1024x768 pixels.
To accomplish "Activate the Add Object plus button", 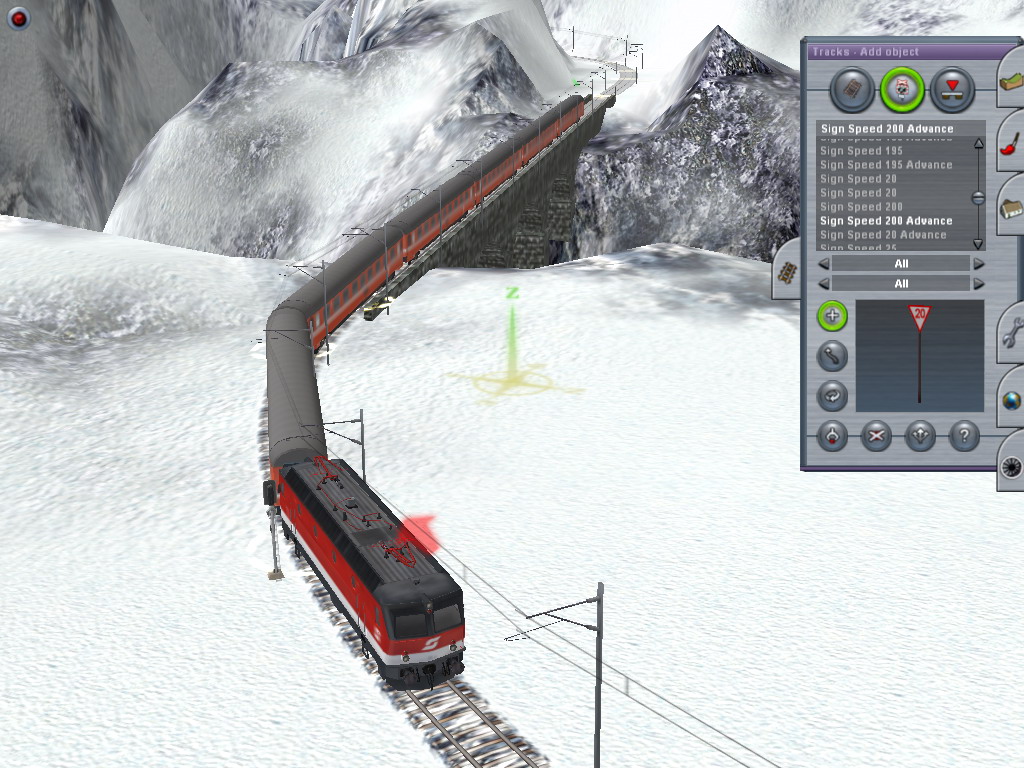I will pyautogui.click(x=832, y=317).
